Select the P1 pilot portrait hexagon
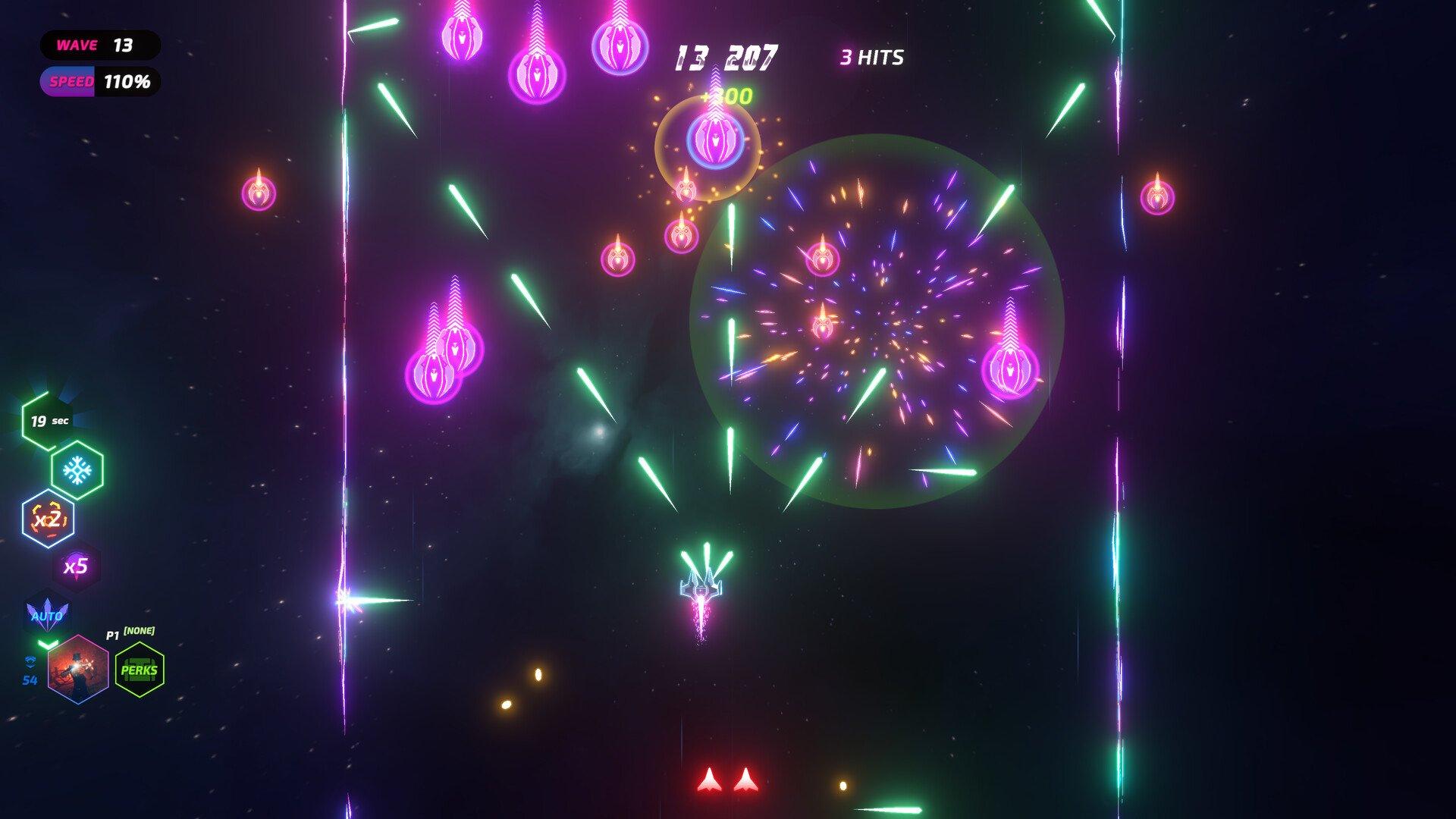 (x=78, y=670)
